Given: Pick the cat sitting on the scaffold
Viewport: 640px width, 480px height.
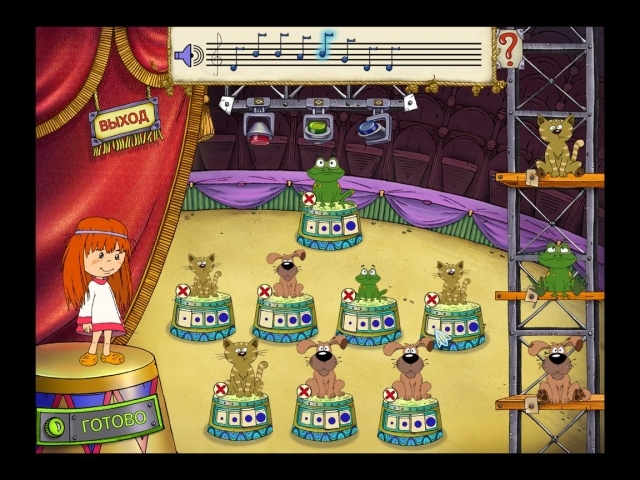Looking at the screenshot, I should [558, 146].
